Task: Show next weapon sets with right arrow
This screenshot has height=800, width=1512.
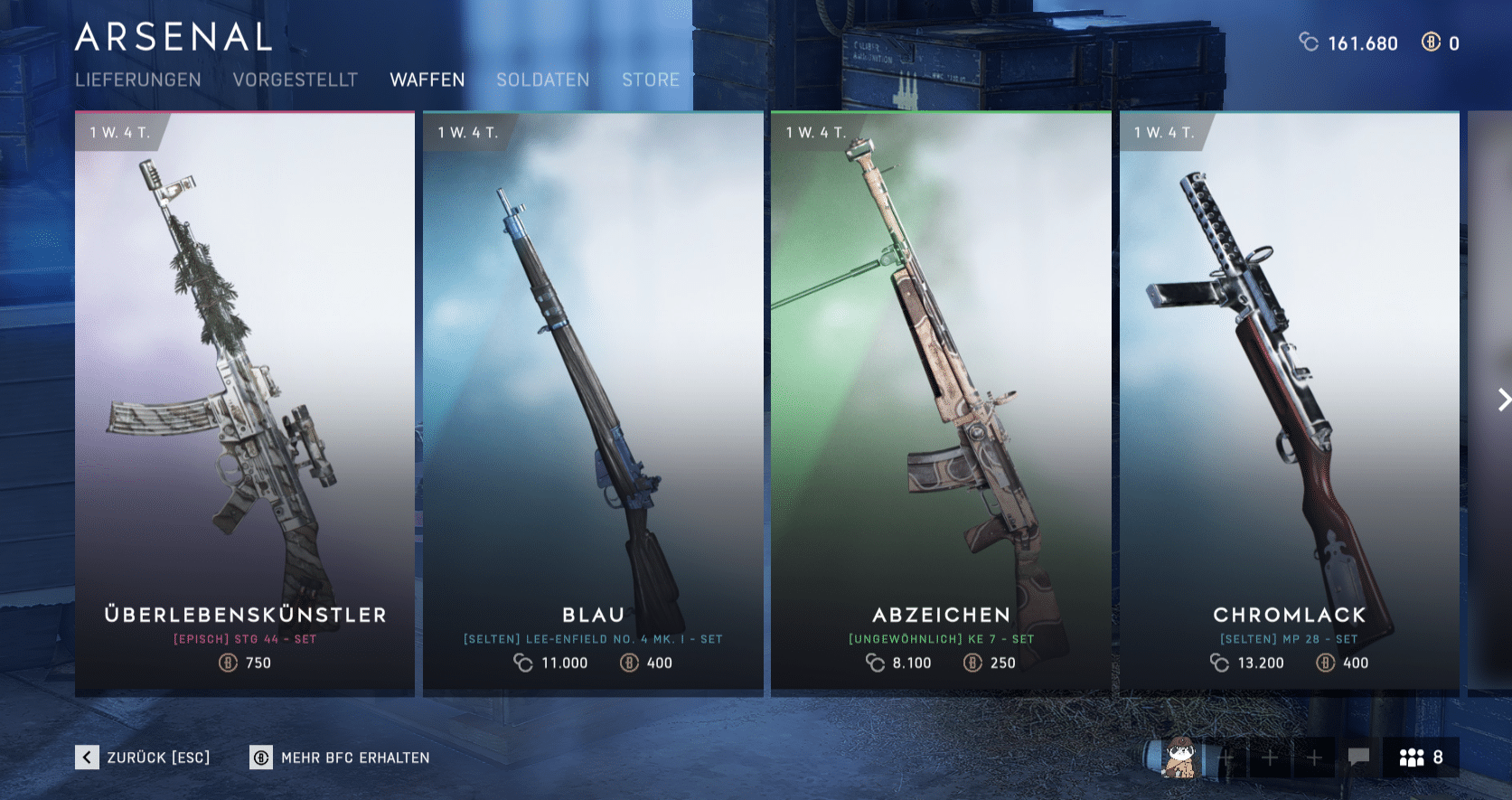Action: (x=1502, y=400)
